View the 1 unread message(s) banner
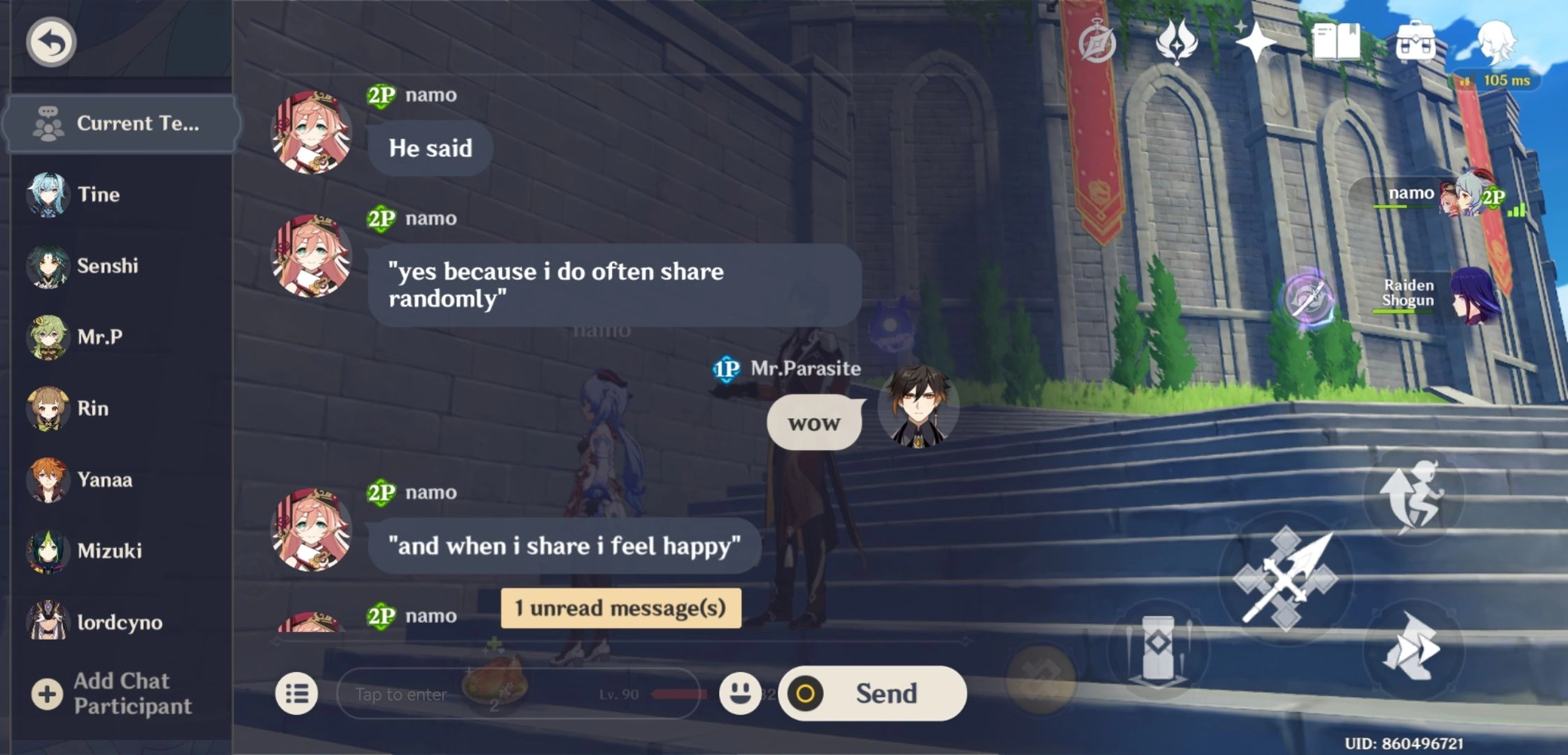The height and width of the screenshot is (755, 1568). [620, 608]
